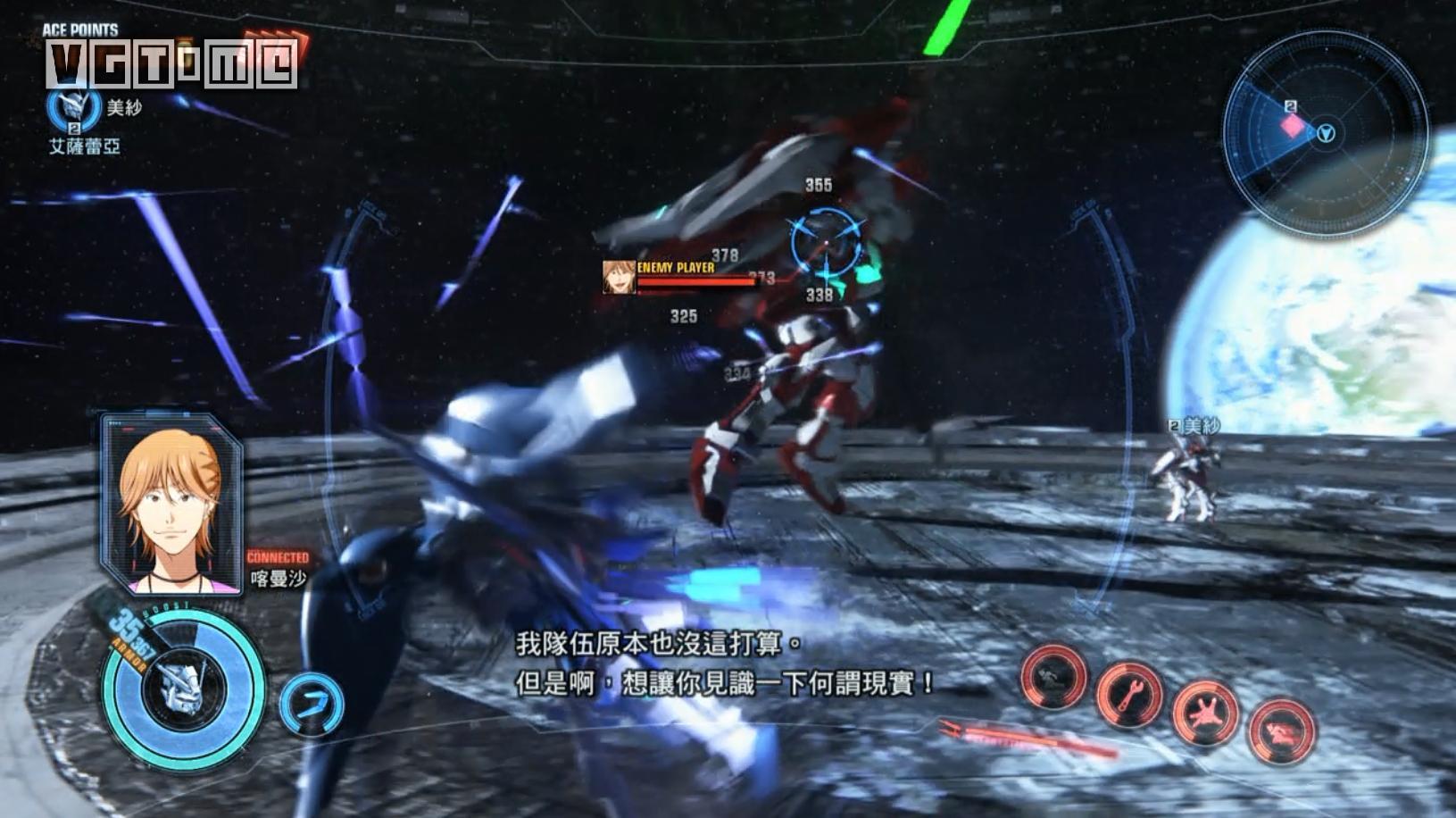Activate the wrench repair skill icon

[x=1129, y=694]
